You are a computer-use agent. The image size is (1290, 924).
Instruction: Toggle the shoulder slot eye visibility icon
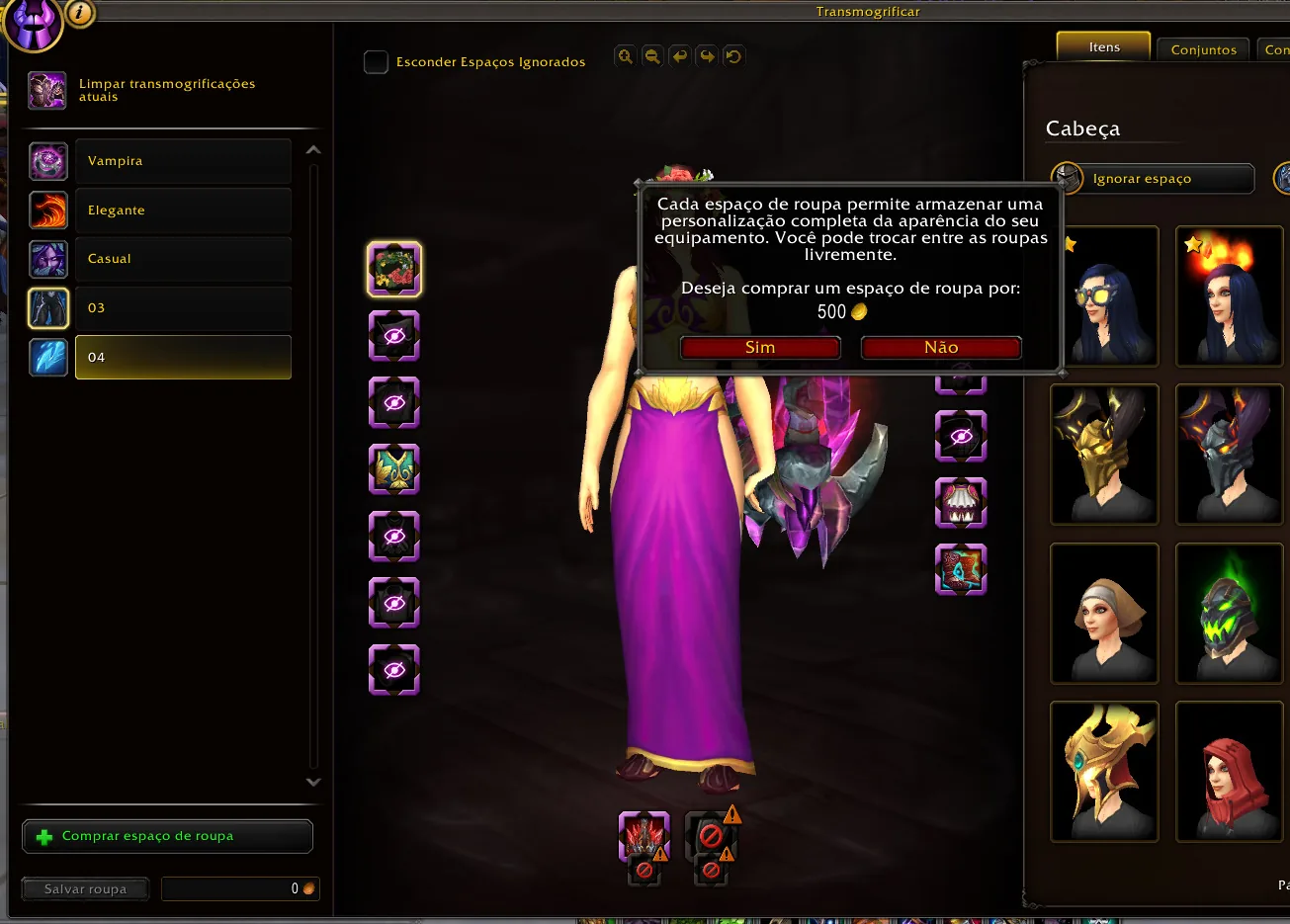[394, 336]
